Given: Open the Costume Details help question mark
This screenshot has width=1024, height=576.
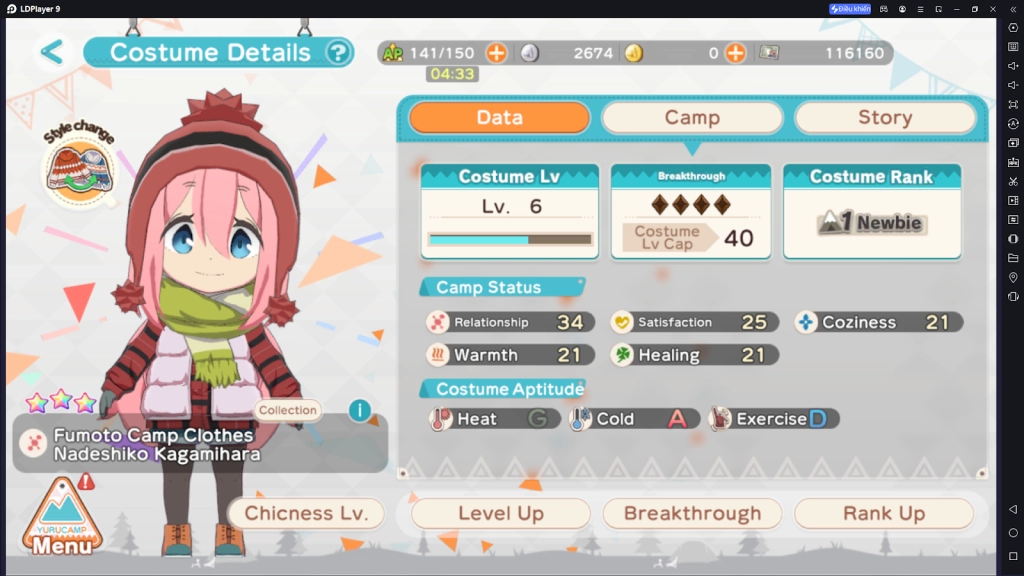Looking at the screenshot, I should (339, 52).
